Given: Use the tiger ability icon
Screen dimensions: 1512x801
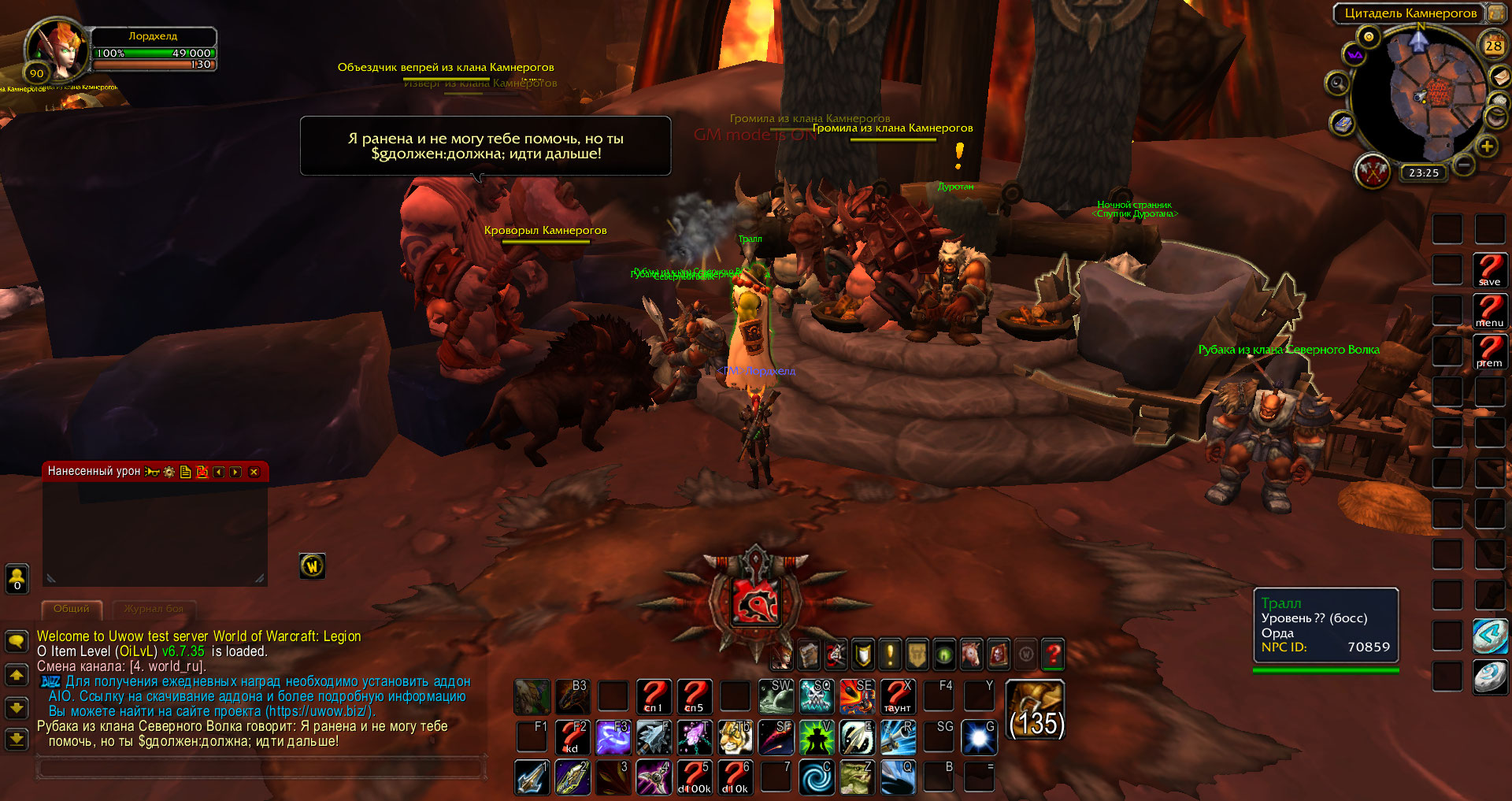Looking at the screenshot, I should tap(736, 737).
